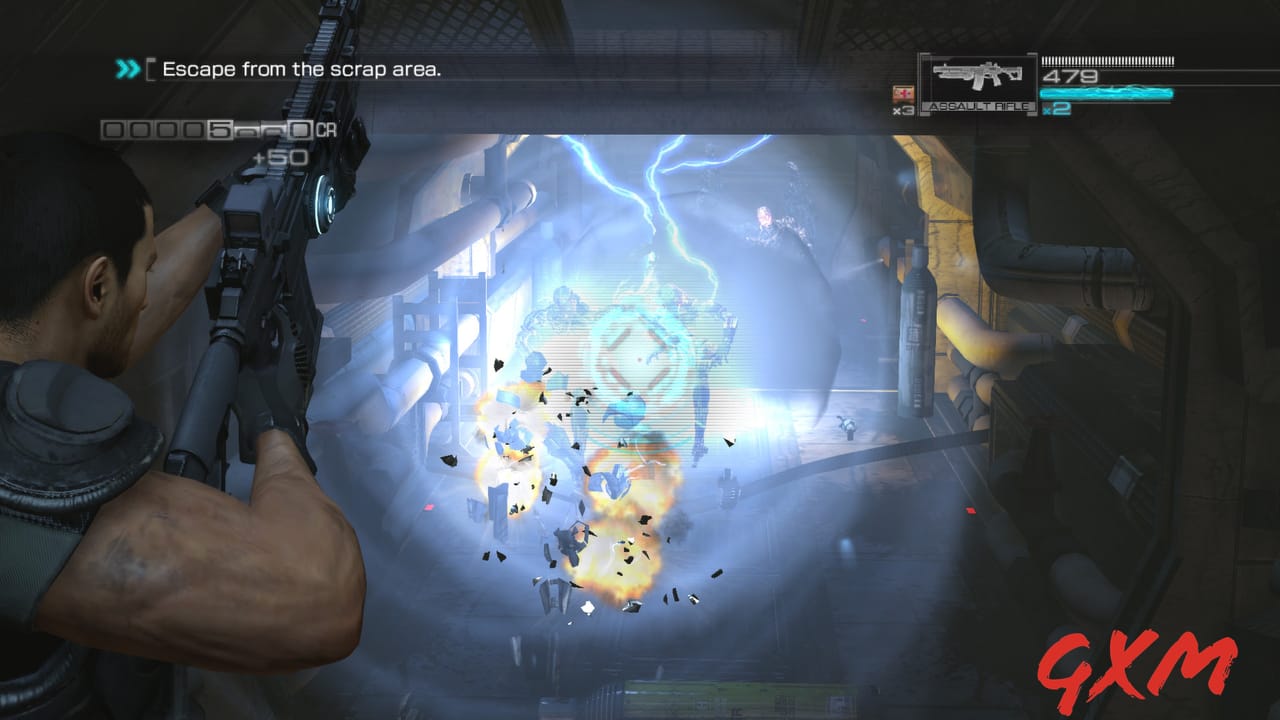The image size is (1280, 720).
Task: Click the cyan x2 grenade indicator
Action: [1055, 109]
